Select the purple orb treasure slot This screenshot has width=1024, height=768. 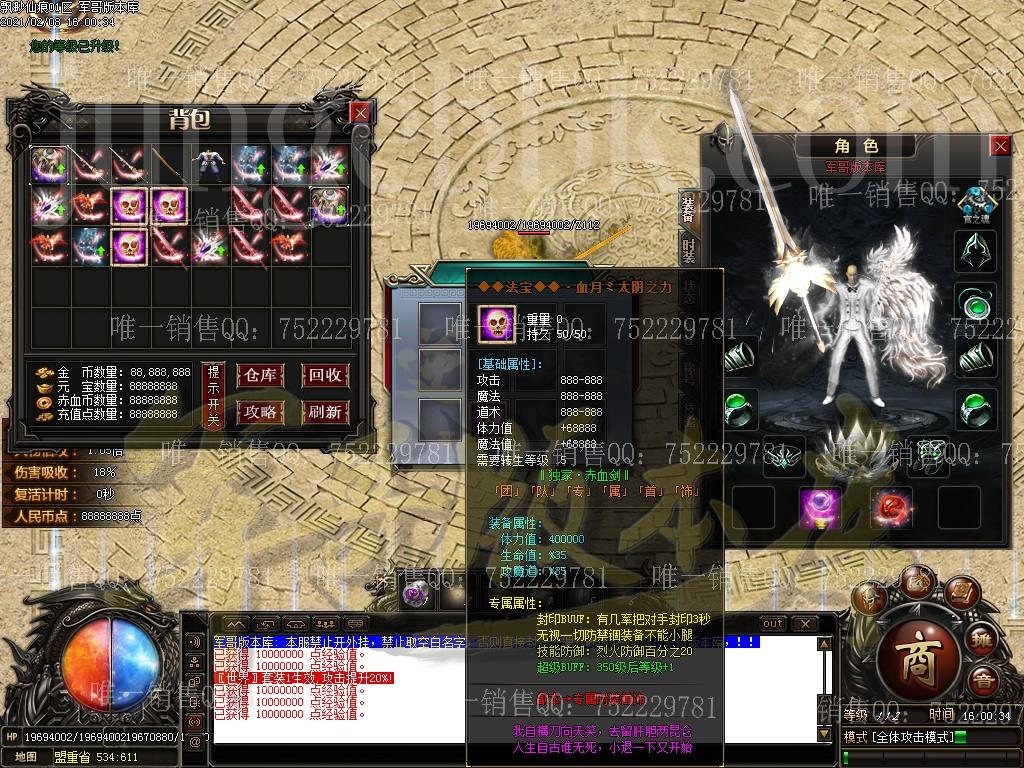tap(819, 508)
